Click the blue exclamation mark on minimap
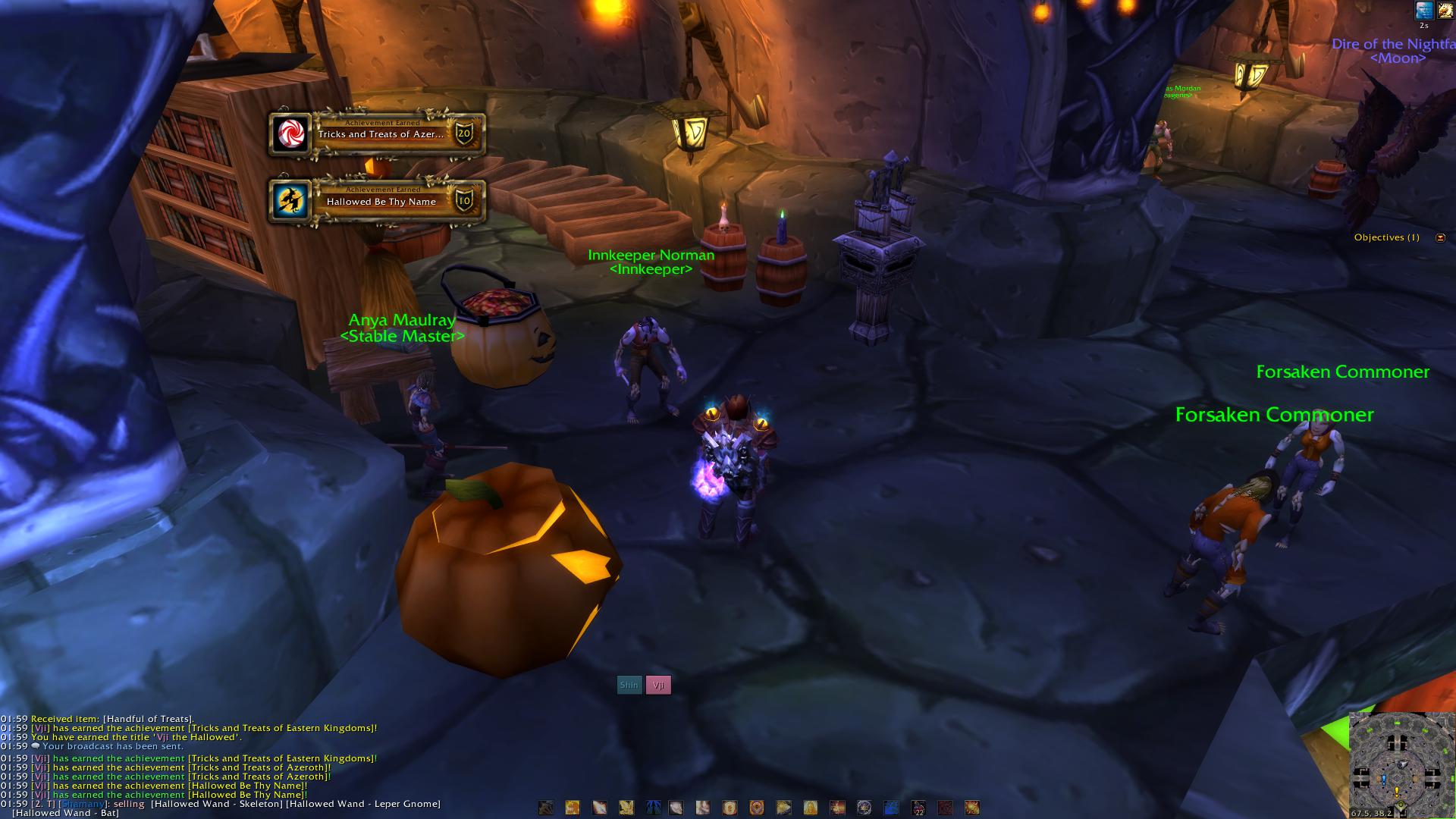 (x=1384, y=780)
